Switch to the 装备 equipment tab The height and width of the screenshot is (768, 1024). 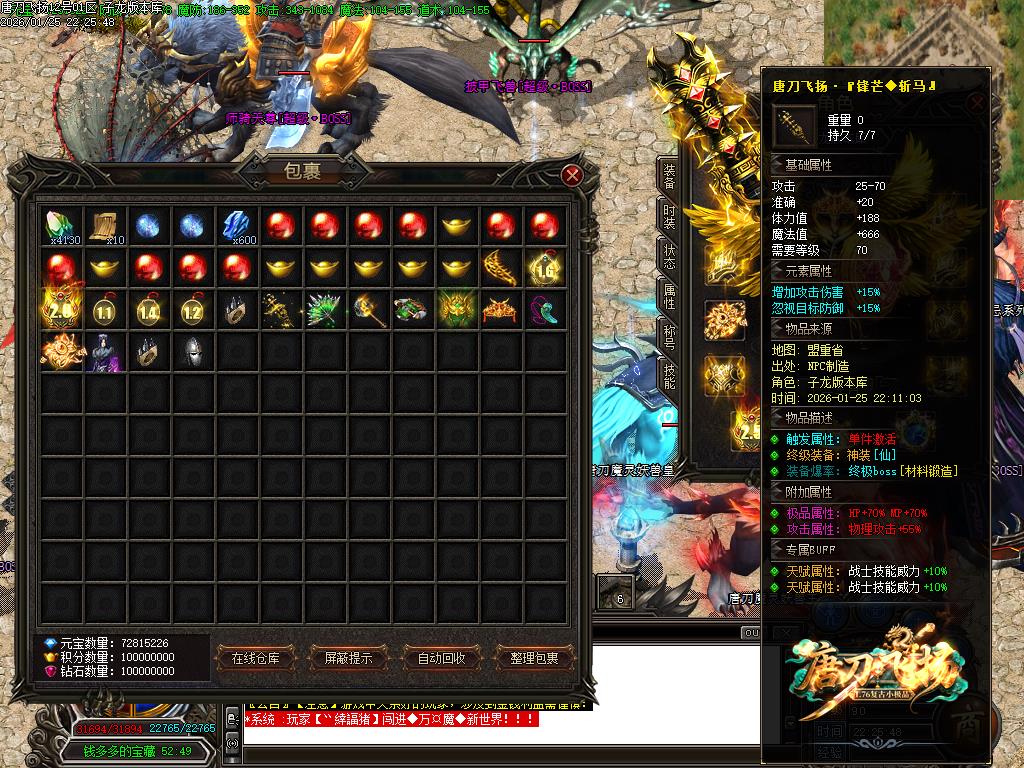coord(669,178)
